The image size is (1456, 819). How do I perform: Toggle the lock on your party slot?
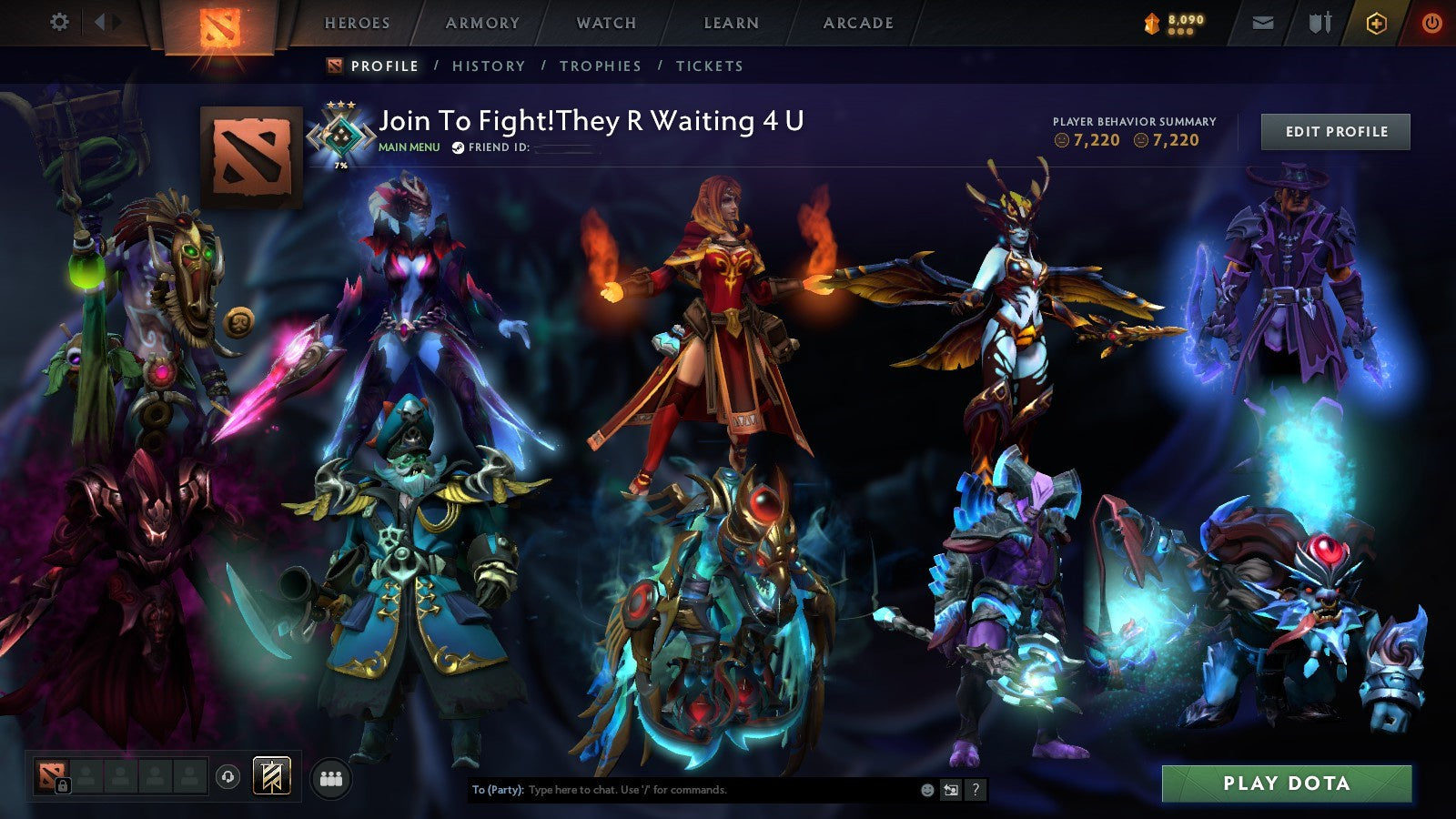pyautogui.click(x=63, y=784)
